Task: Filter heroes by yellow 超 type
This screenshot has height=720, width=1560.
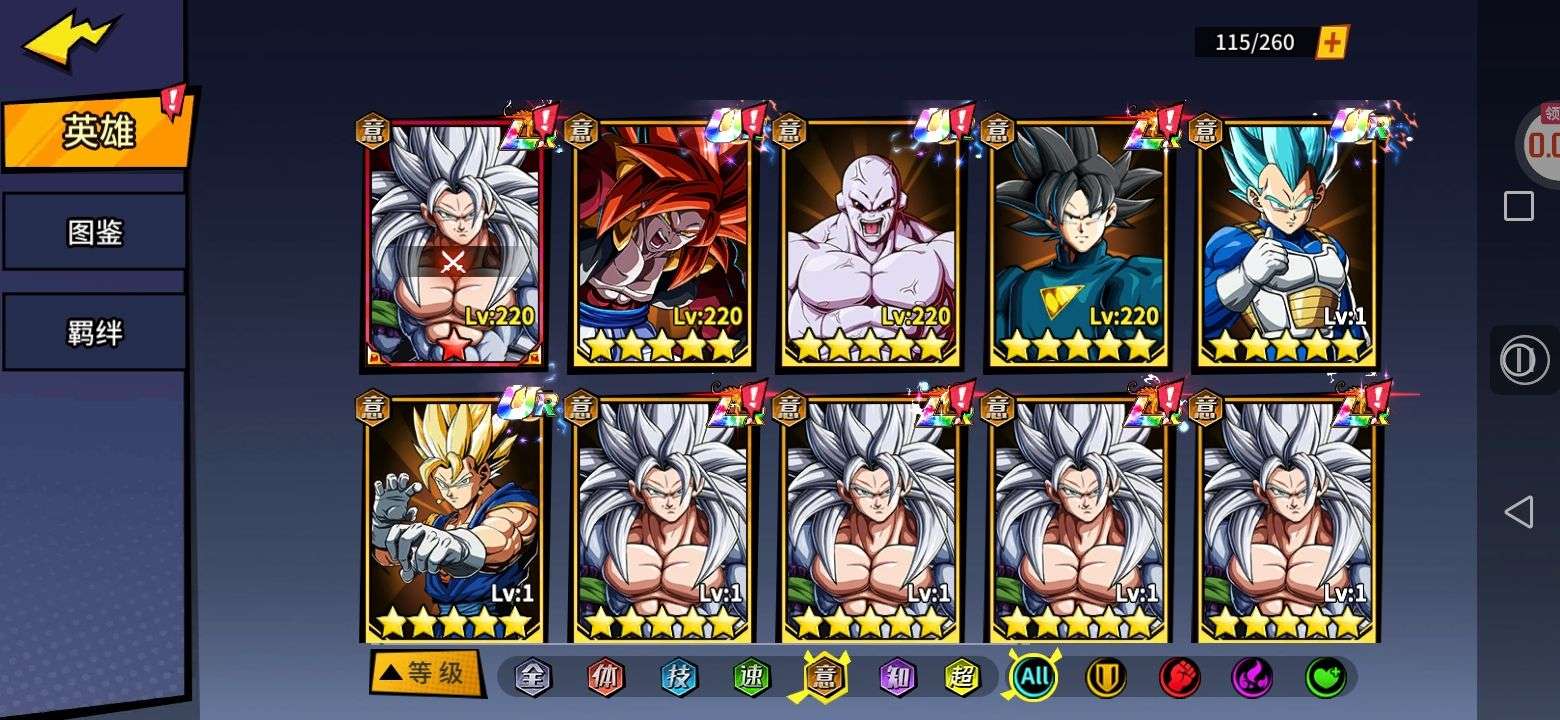Action: pyautogui.click(x=963, y=677)
